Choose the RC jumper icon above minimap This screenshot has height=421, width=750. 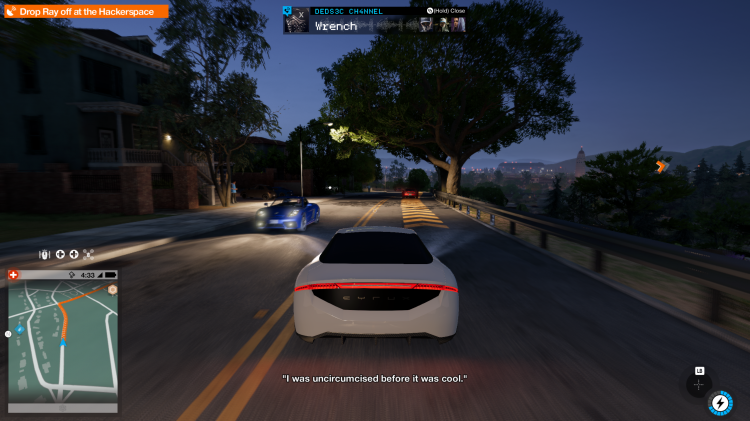pyautogui.click(x=46, y=254)
